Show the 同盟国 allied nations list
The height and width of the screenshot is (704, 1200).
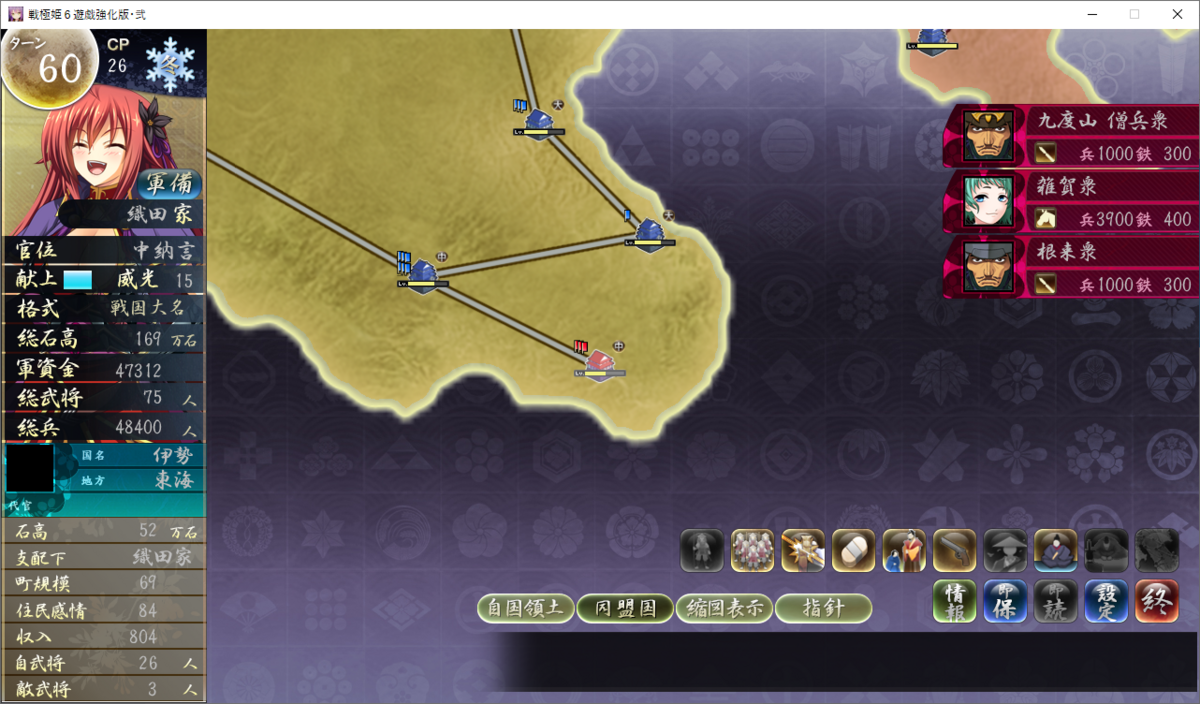click(x=625, y=608)
